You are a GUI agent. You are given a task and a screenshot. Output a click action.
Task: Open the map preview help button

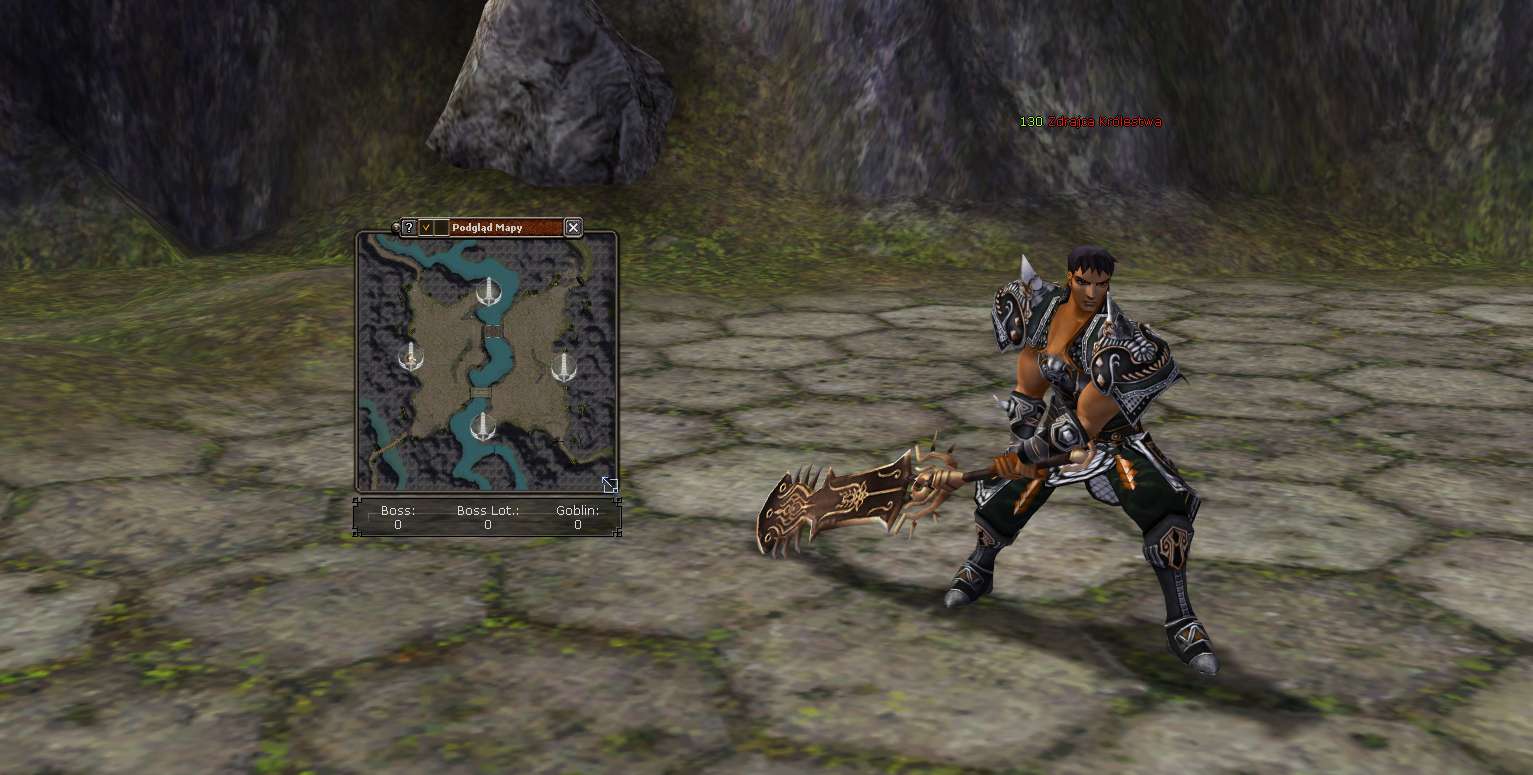point(409,227)
